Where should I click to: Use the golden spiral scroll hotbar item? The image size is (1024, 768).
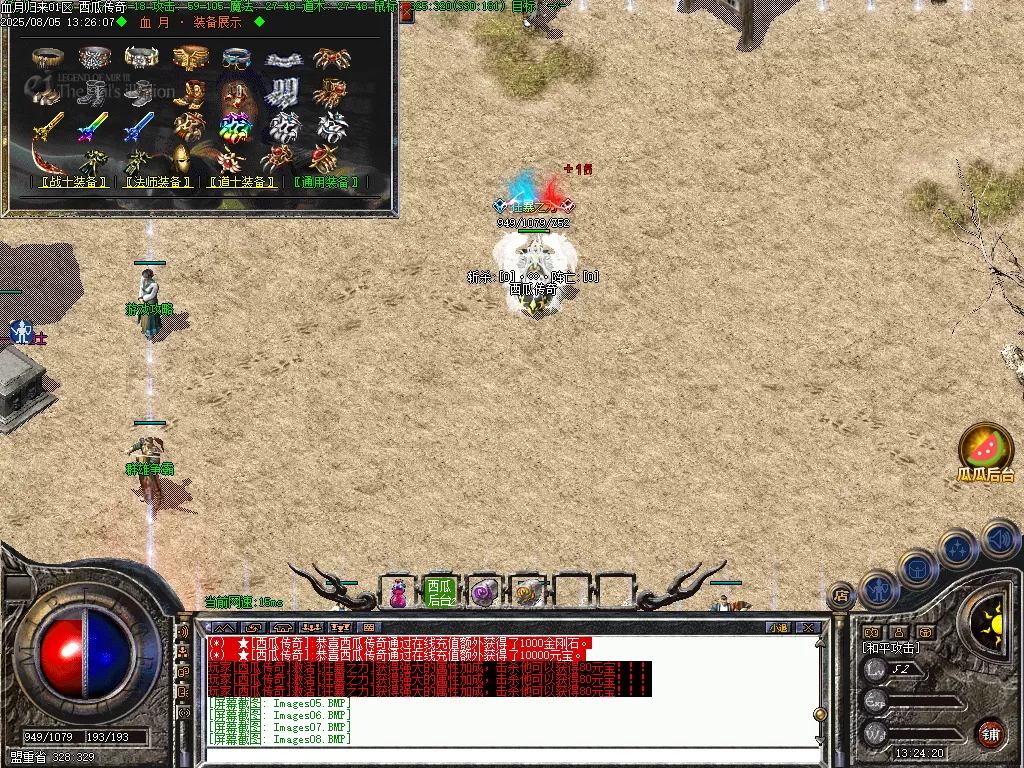click(527, 593)
